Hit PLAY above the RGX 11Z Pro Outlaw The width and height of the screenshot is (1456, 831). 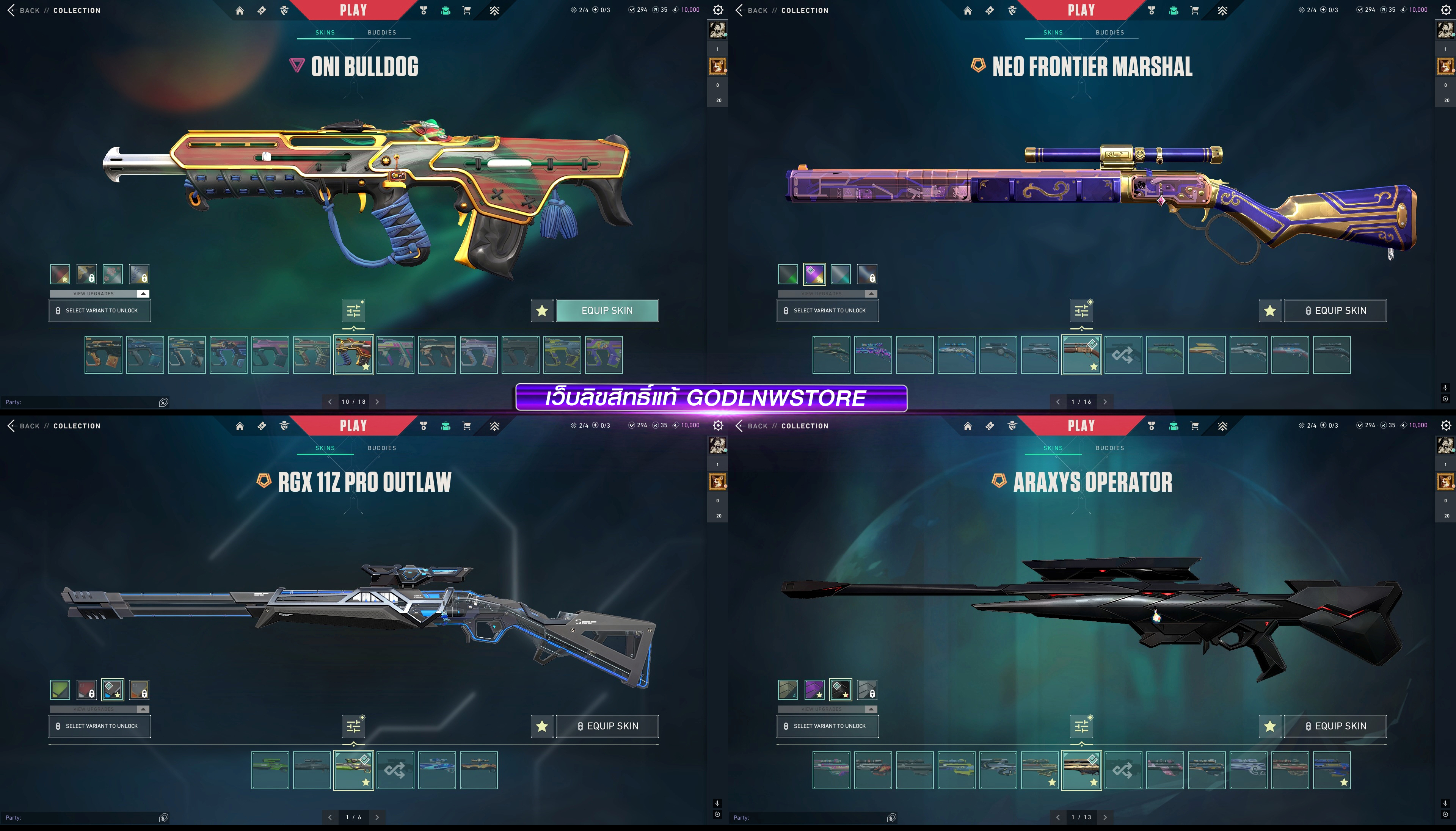click(x=353, y=426)
